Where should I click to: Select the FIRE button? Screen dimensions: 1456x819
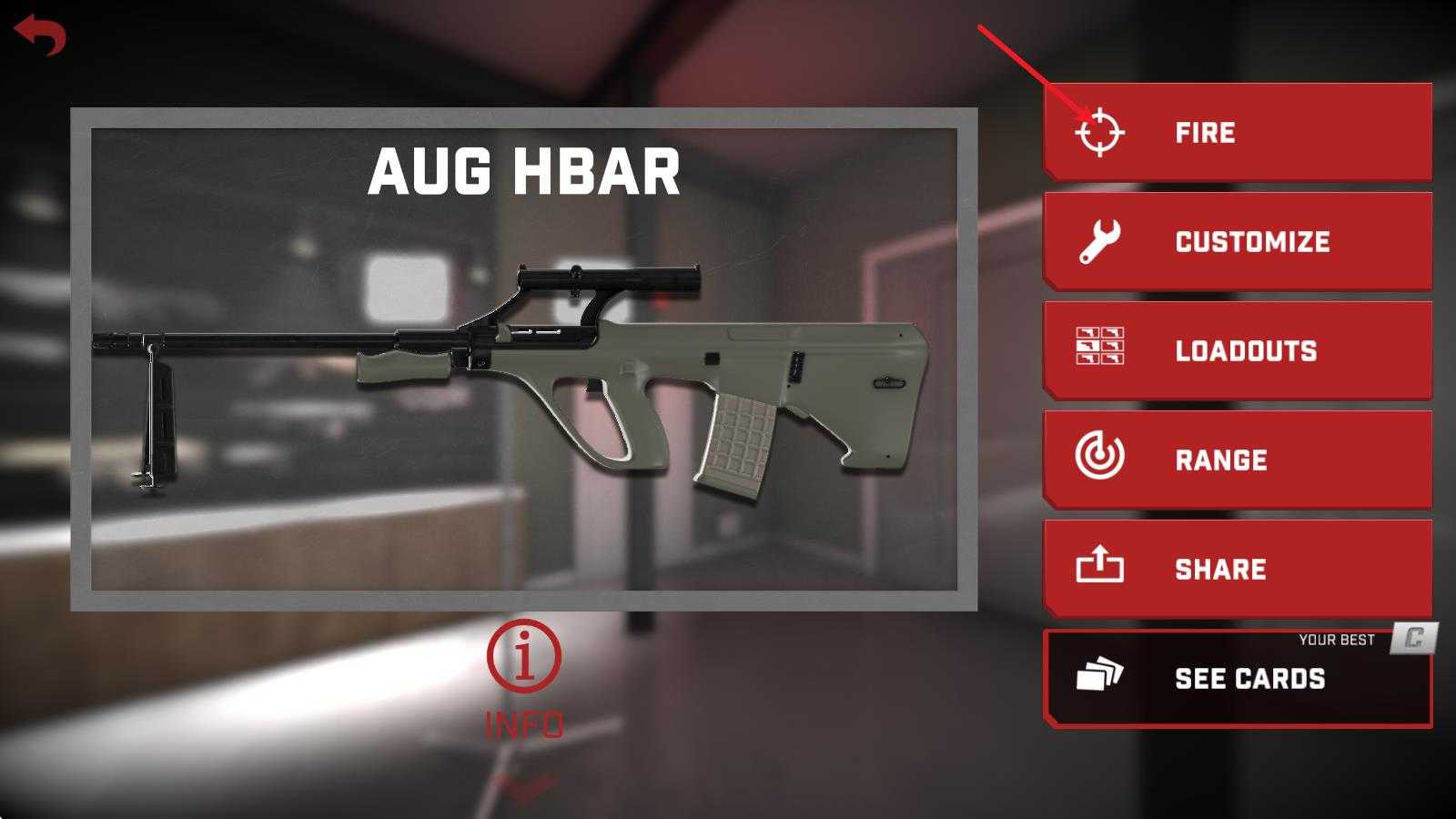[1238, 133]
